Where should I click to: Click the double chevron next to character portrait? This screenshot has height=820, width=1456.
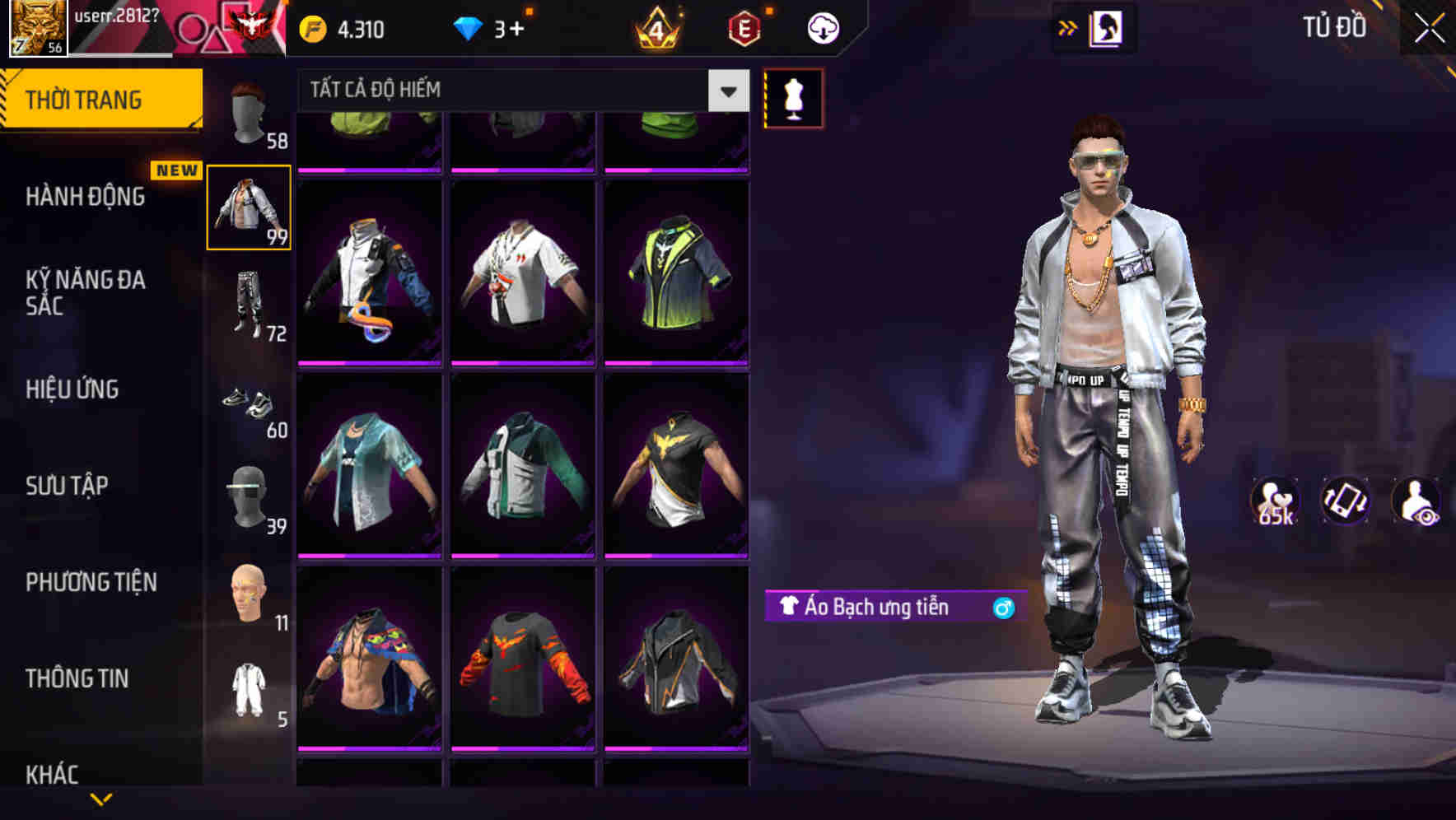[x=1066, y=27]
